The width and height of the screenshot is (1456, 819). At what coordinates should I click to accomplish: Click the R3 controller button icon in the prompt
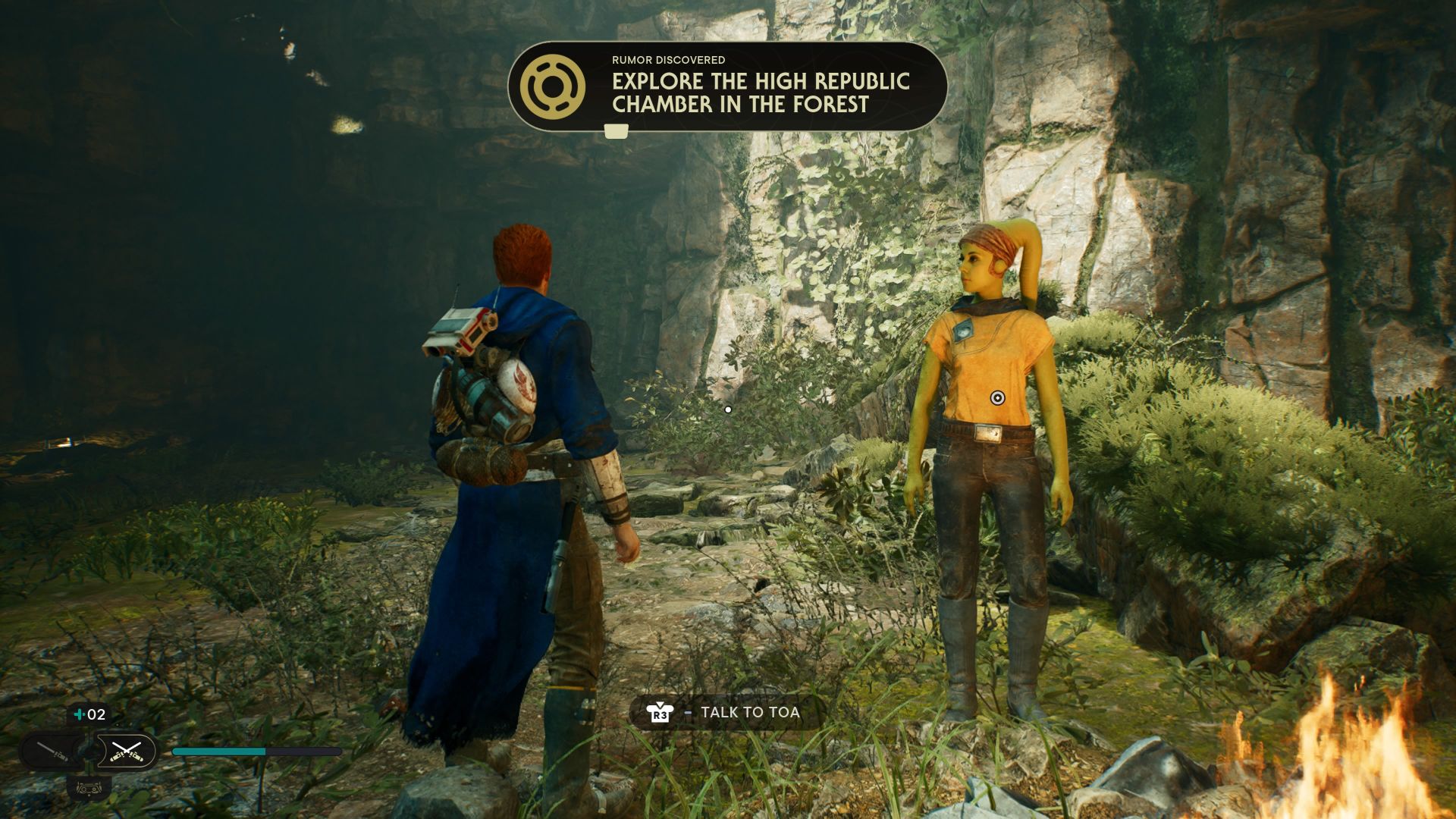pos(659,713)
